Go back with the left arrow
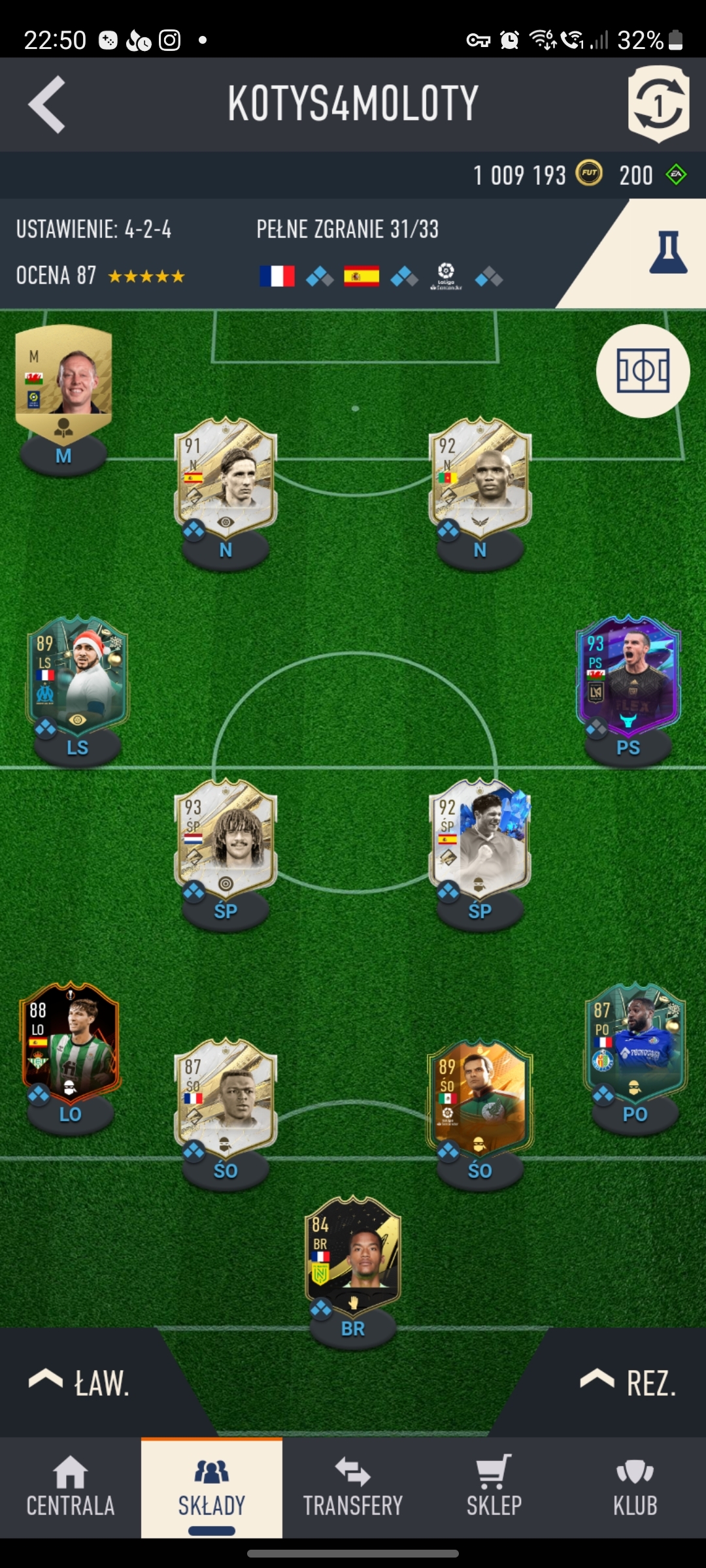Image resolution: width=706 pixels, height=1568 pixels. pos(47,105)
